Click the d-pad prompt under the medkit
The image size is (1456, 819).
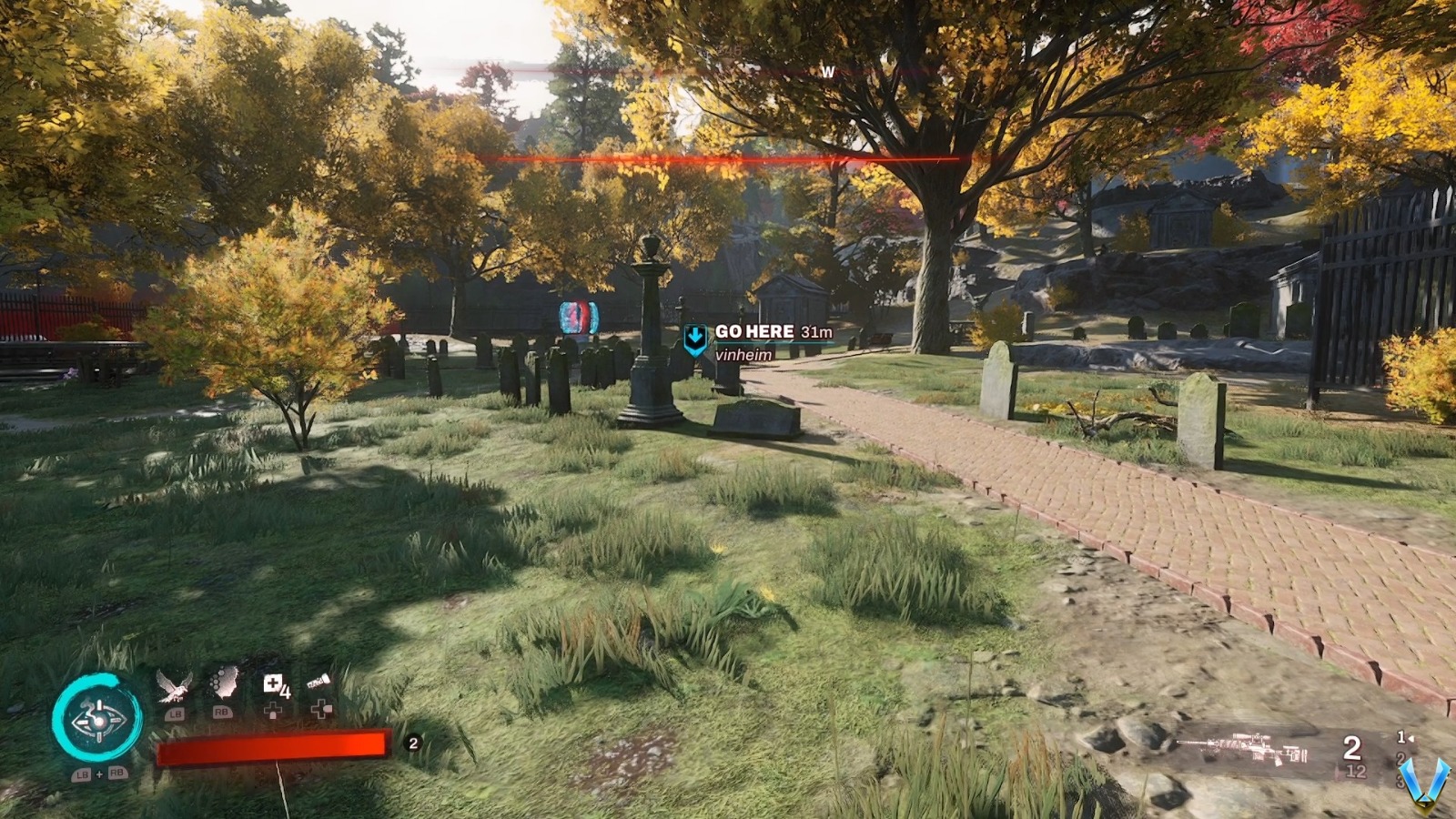pos(273,712)
